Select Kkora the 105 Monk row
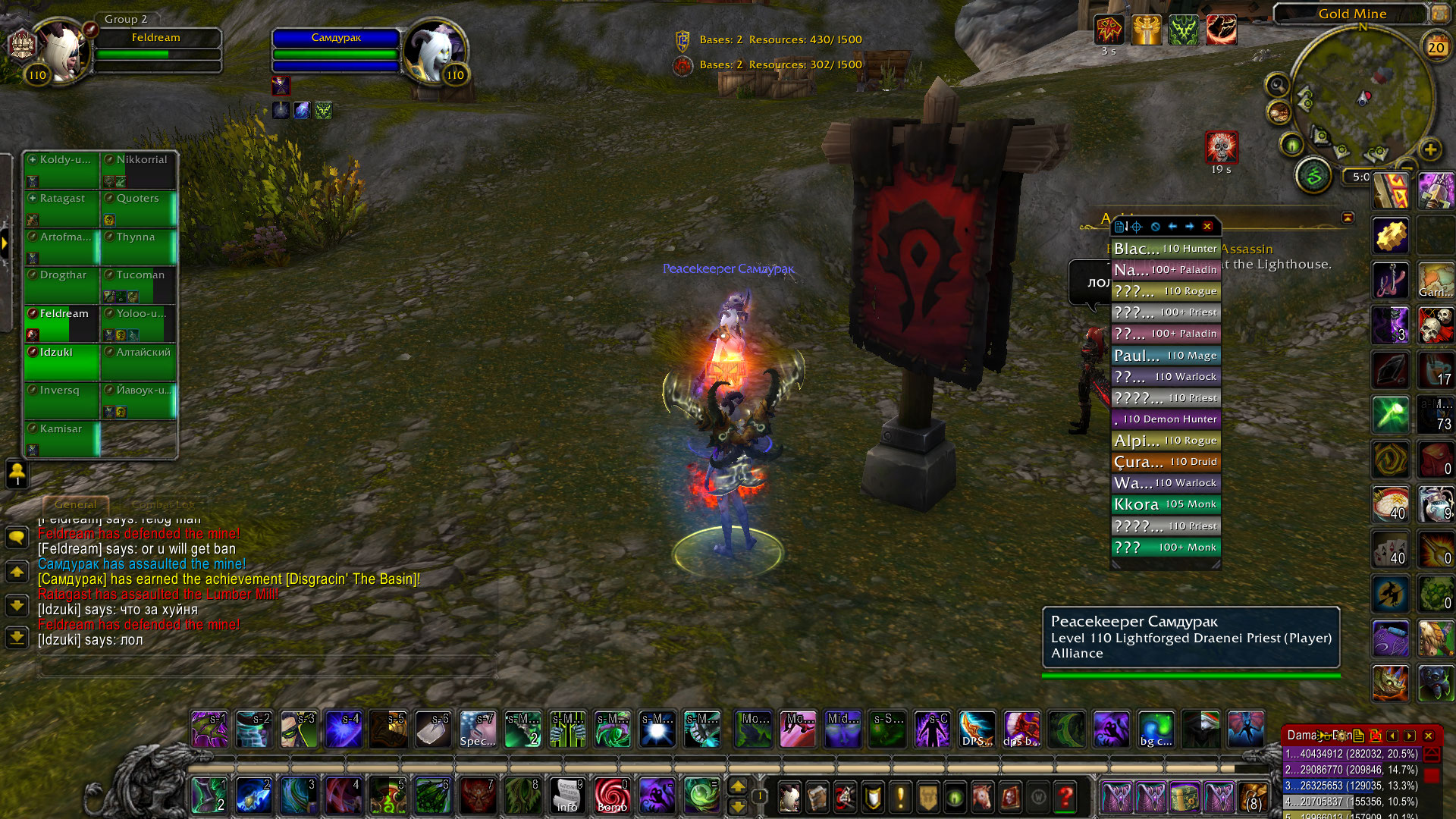The height and width of the screenshot is (819, 1456). 1166,504
